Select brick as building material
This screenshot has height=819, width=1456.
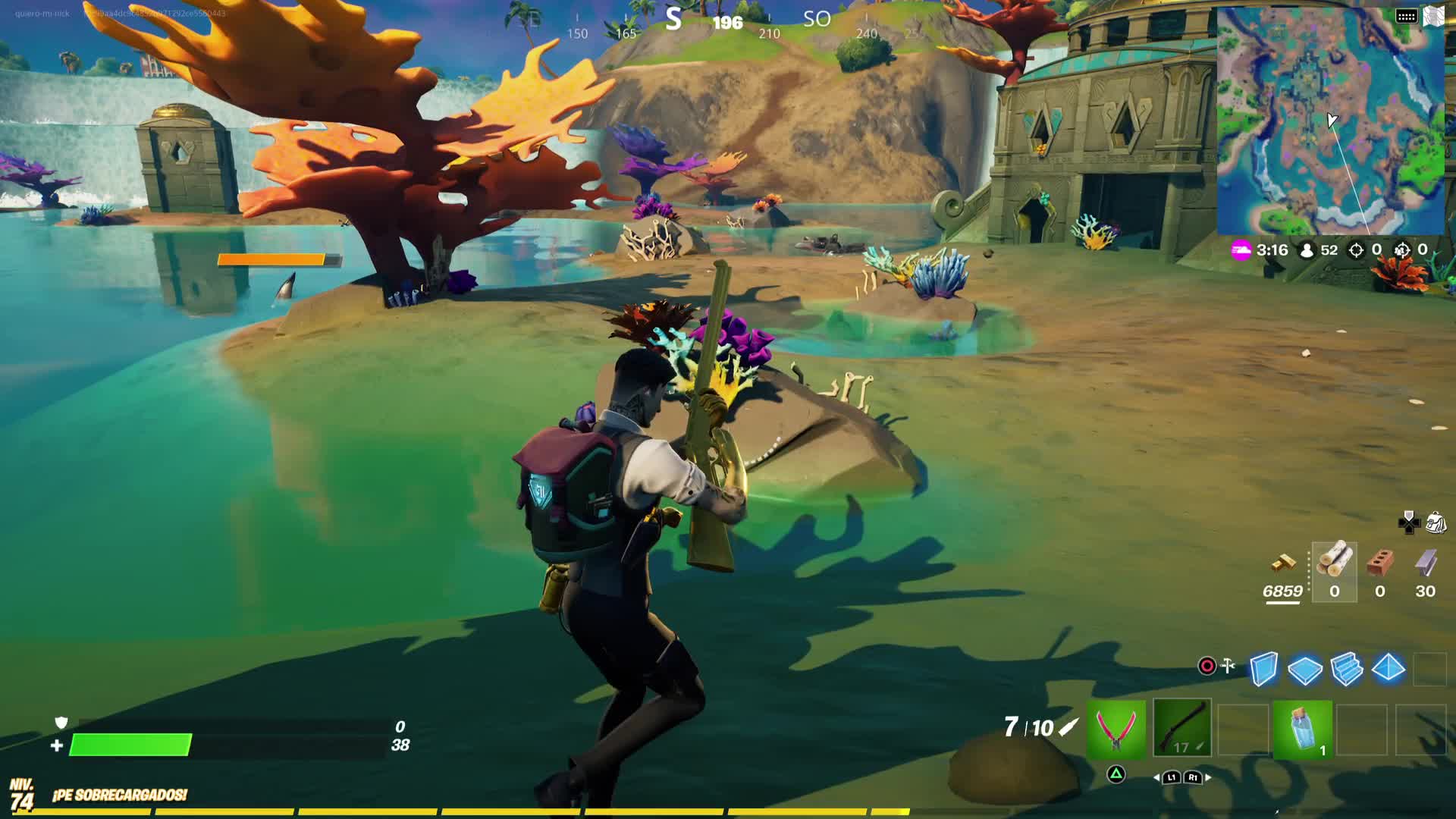point(1379,564)
